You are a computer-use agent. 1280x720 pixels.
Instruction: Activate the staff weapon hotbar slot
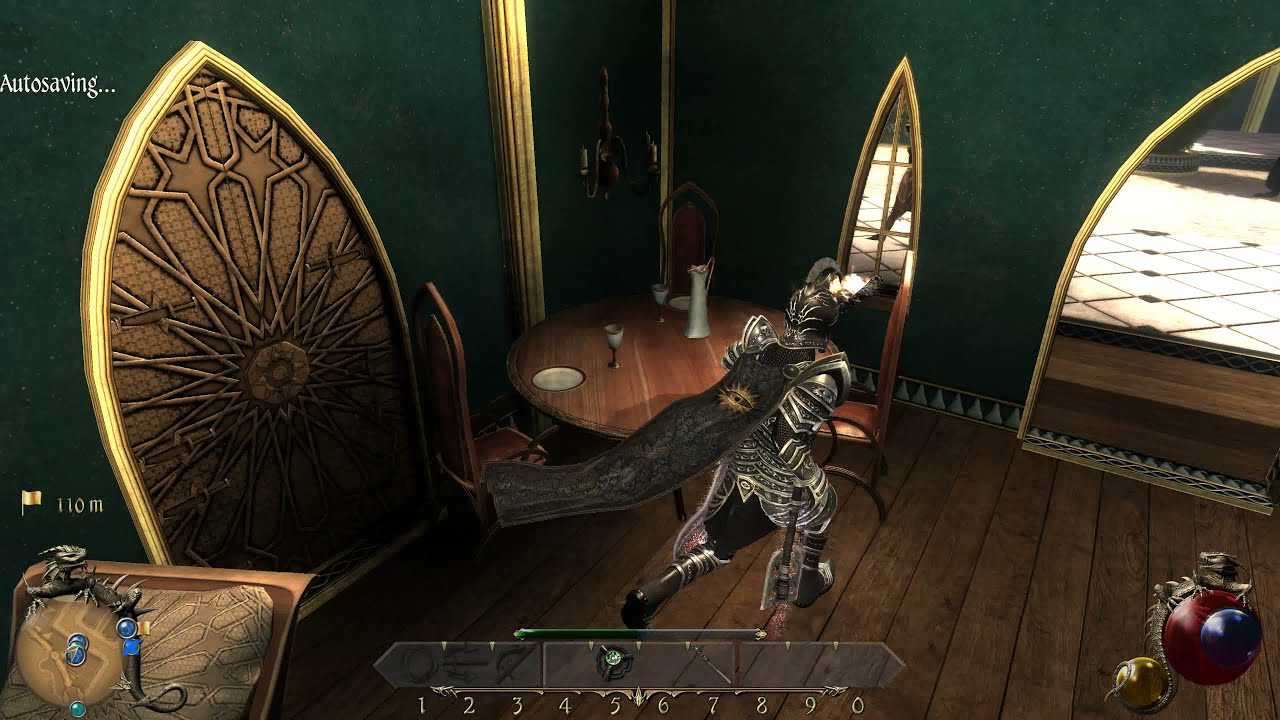coord(708,663)
